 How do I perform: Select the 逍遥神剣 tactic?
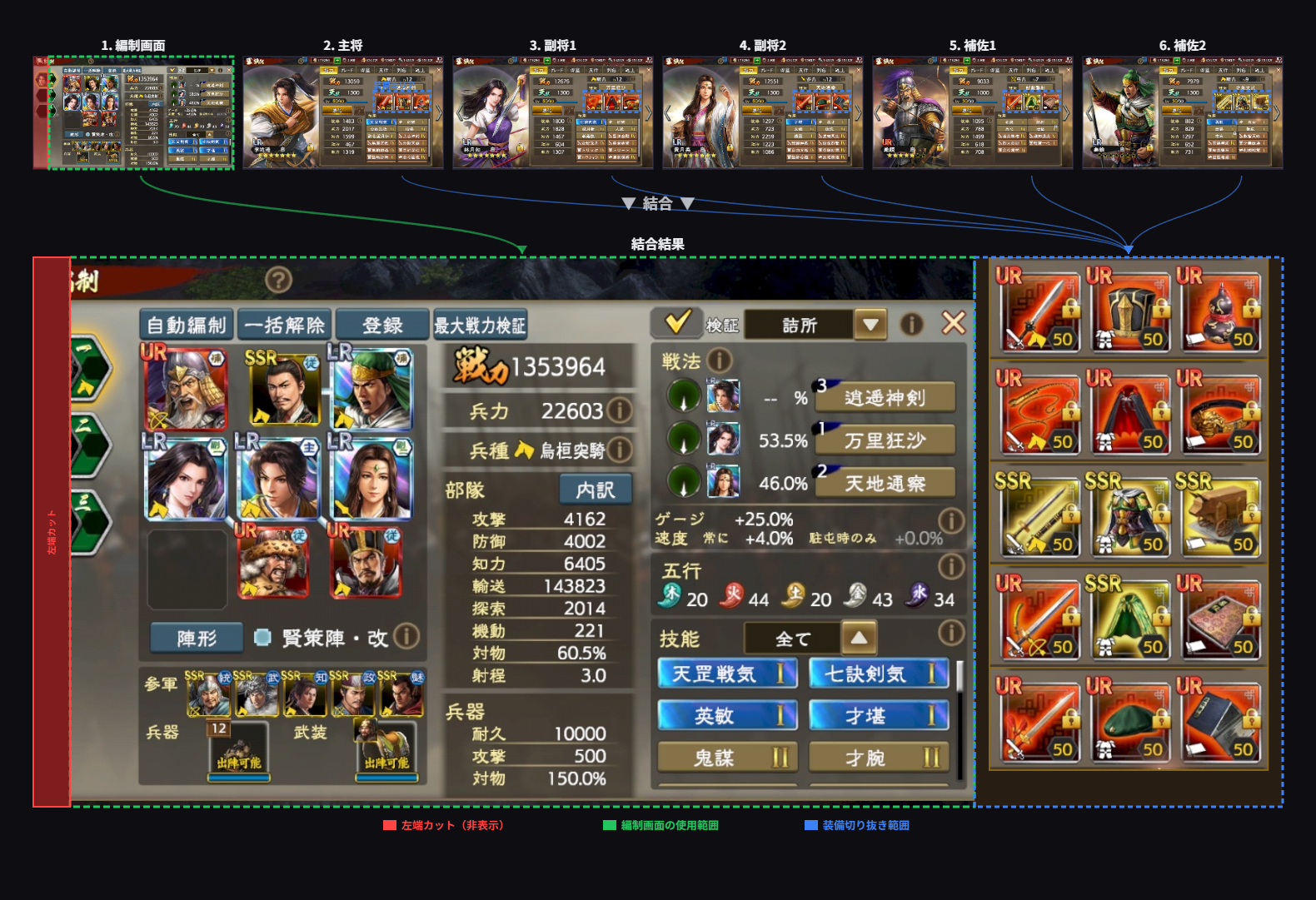885,398
